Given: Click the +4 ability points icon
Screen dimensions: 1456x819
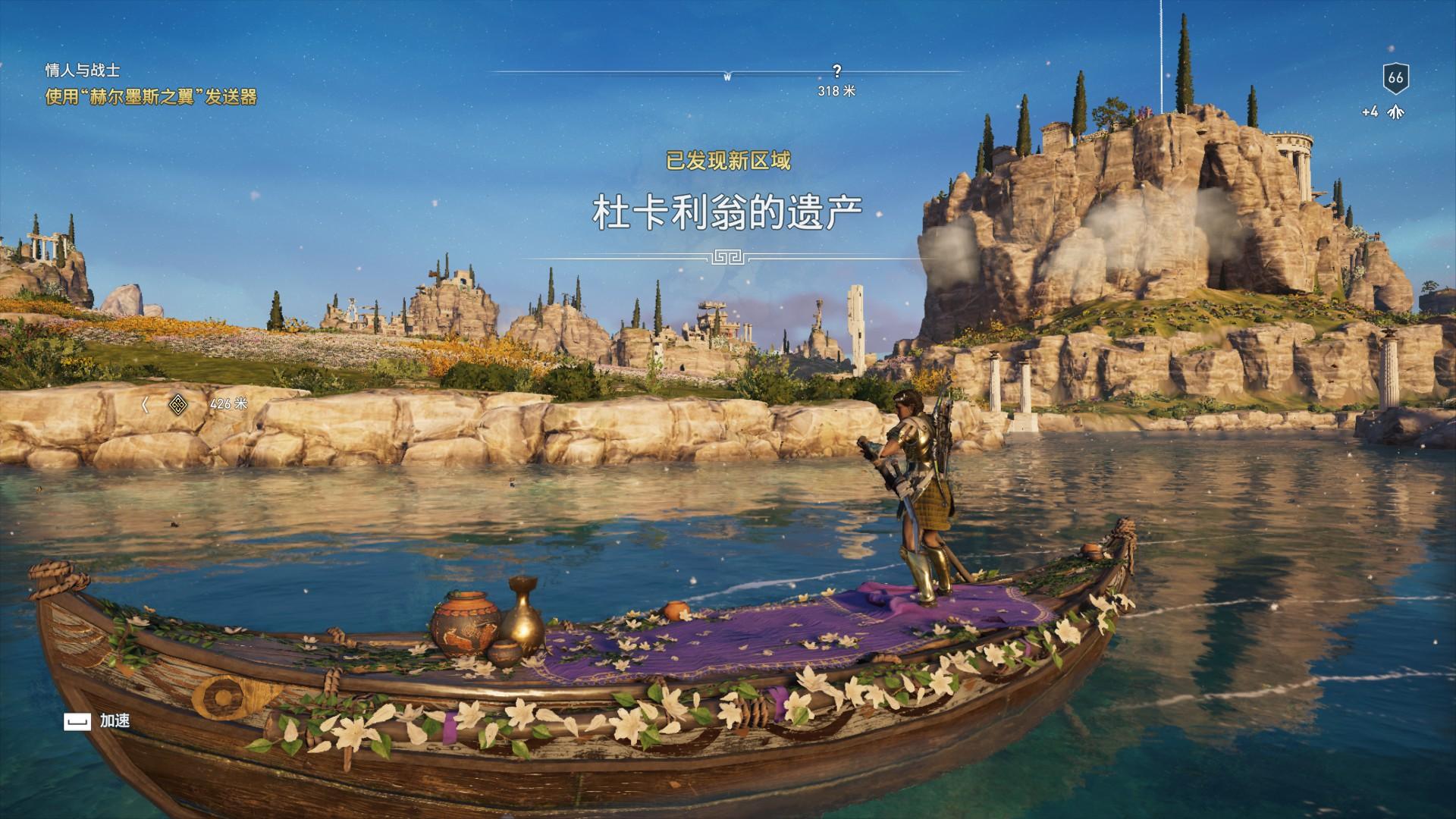Looking at the screenshot, I should [x=1394, y=112].
